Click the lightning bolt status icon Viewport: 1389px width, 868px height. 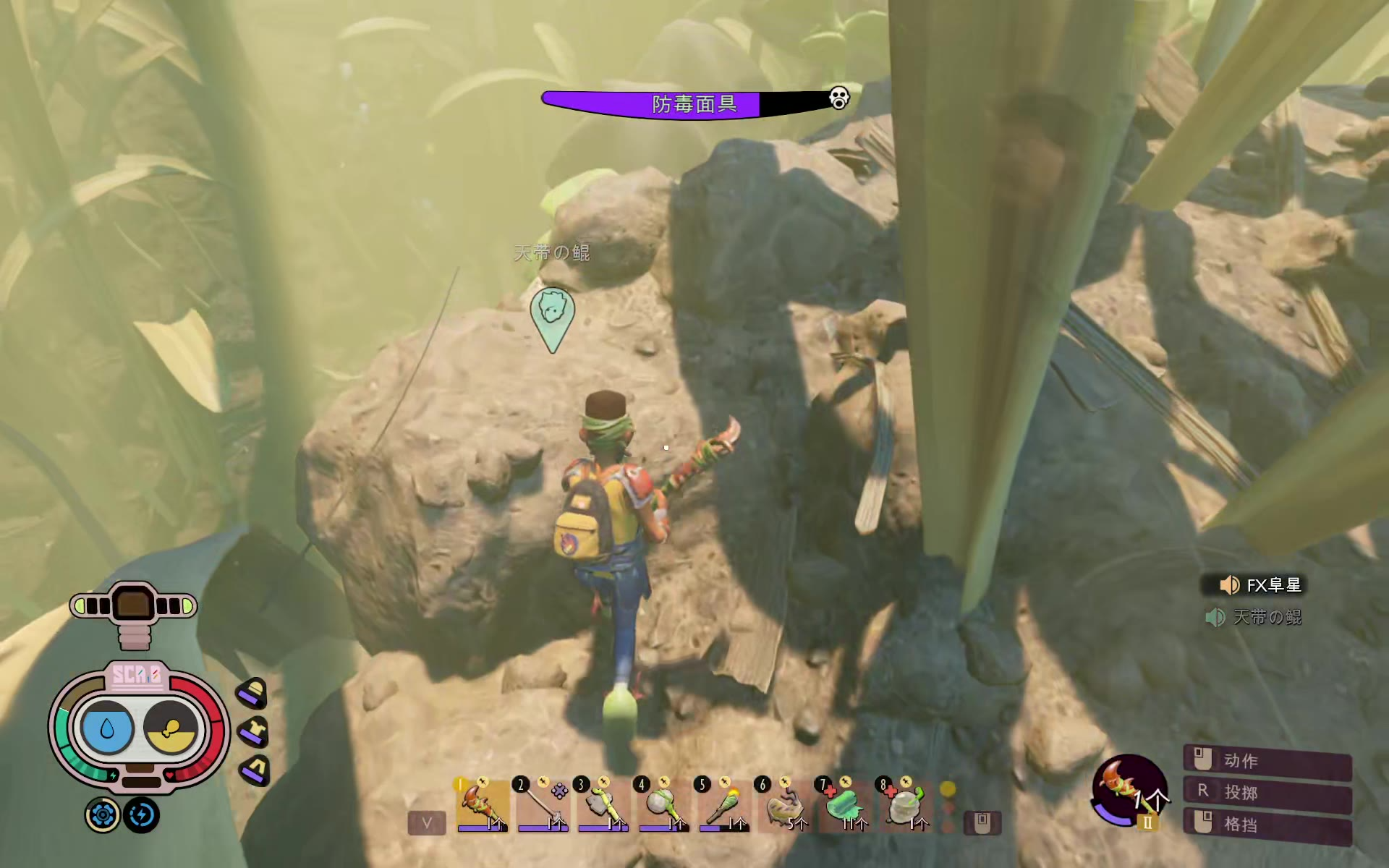[141, 815]
